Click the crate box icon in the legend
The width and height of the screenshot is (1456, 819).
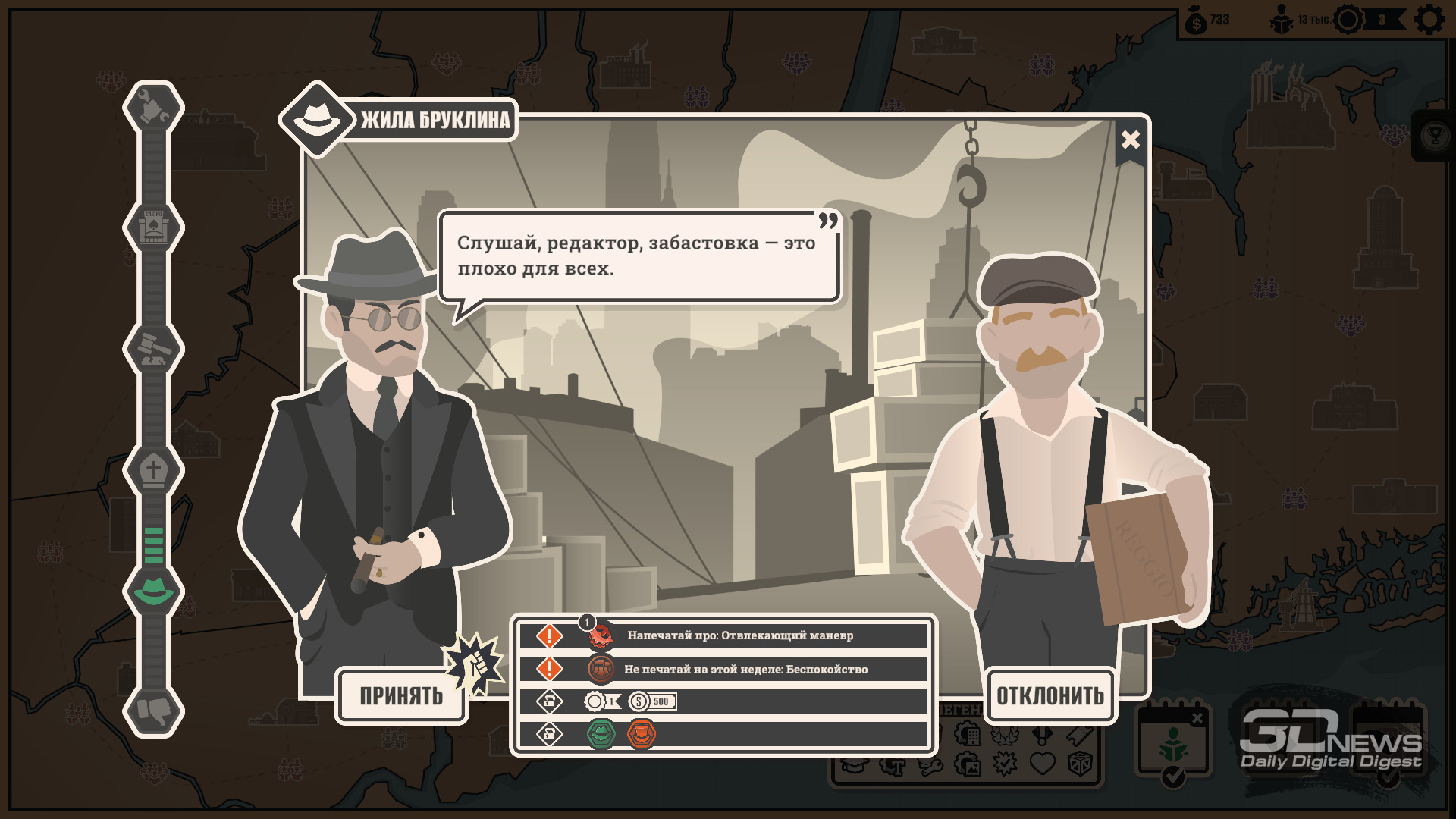click(1080, 763)
